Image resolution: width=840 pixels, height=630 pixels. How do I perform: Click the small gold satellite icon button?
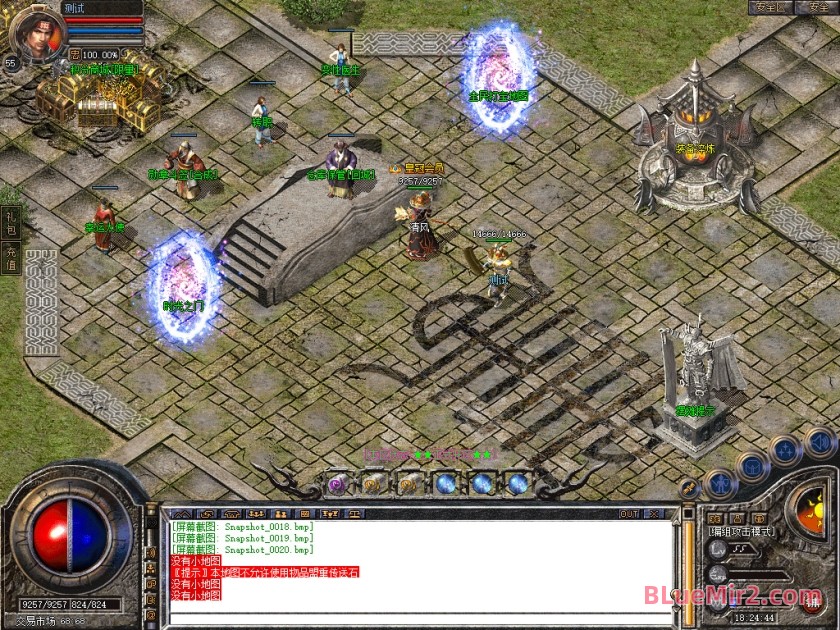click(x=689, y=487)
